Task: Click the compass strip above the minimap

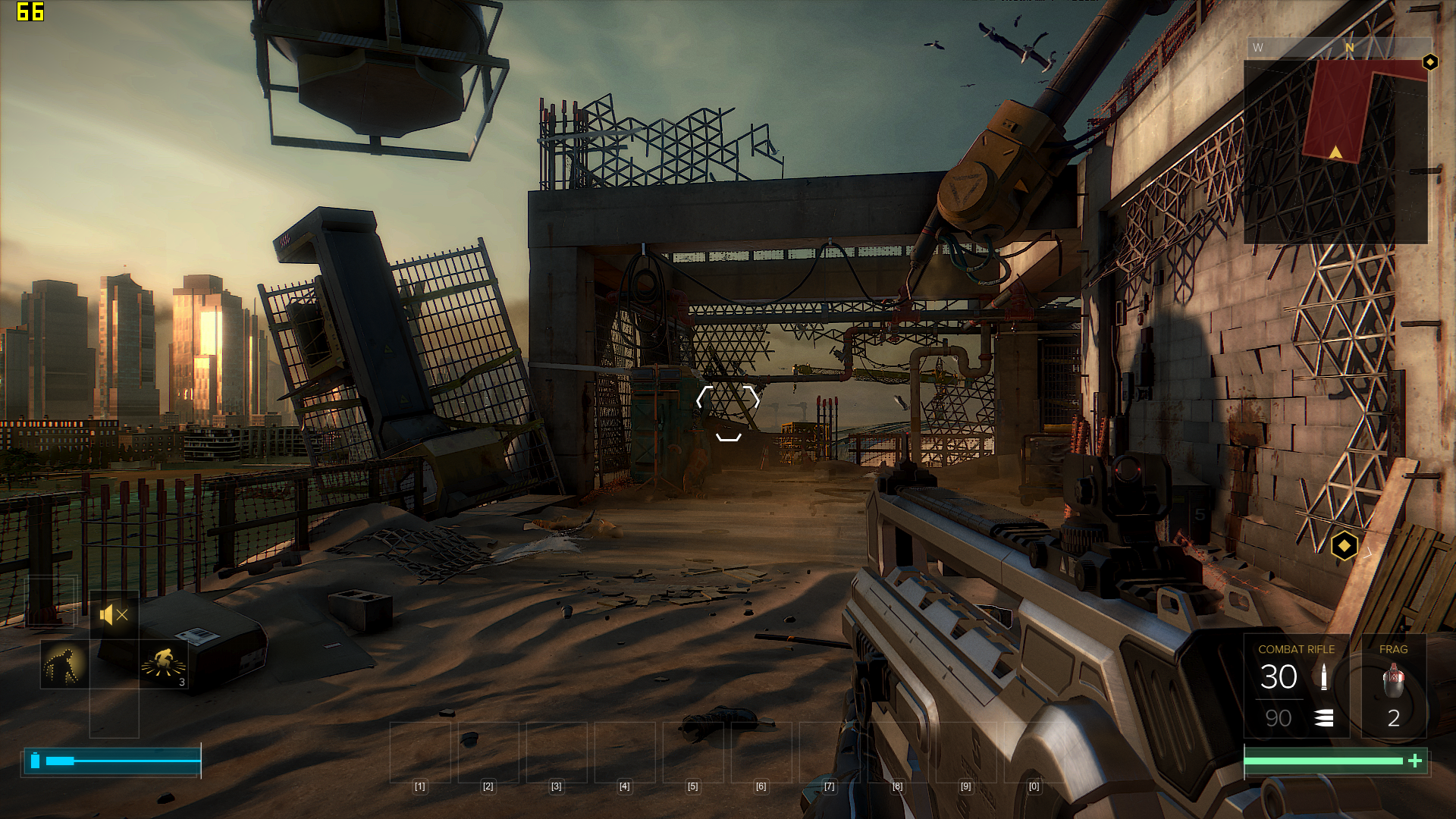Action: pos(1338,48)
